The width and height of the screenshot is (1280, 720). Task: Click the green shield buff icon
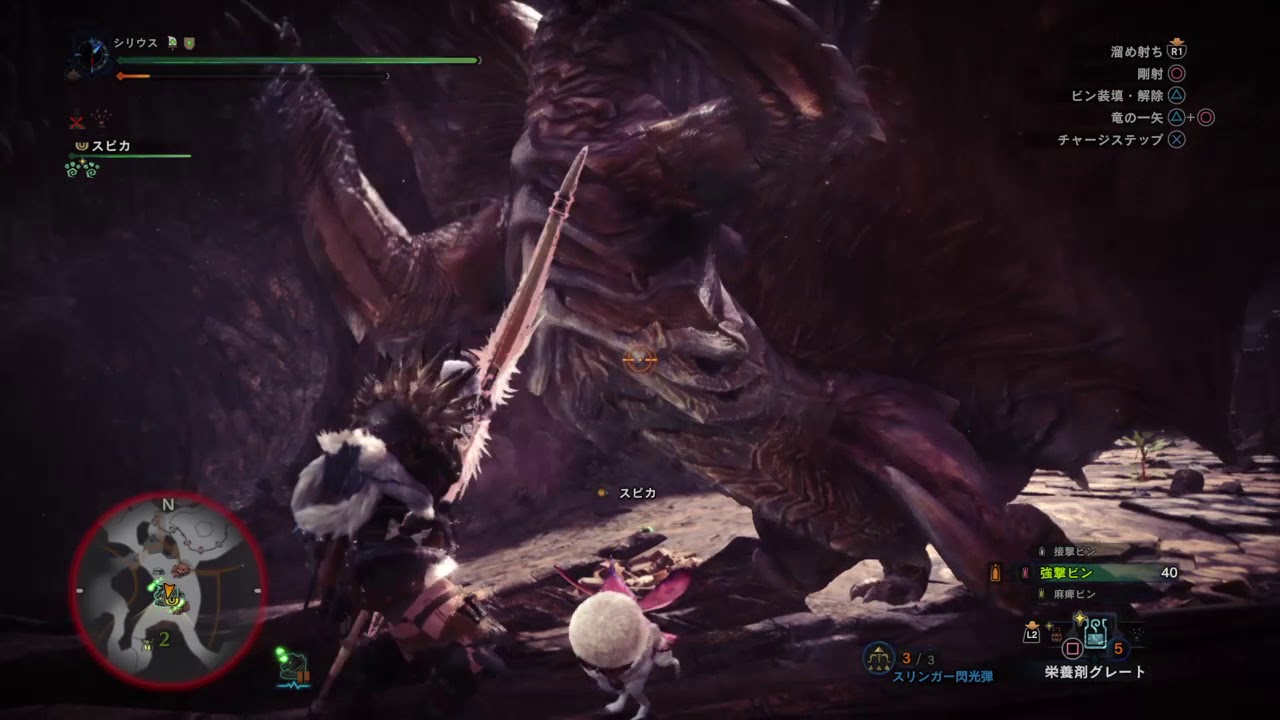coord(189,43)
